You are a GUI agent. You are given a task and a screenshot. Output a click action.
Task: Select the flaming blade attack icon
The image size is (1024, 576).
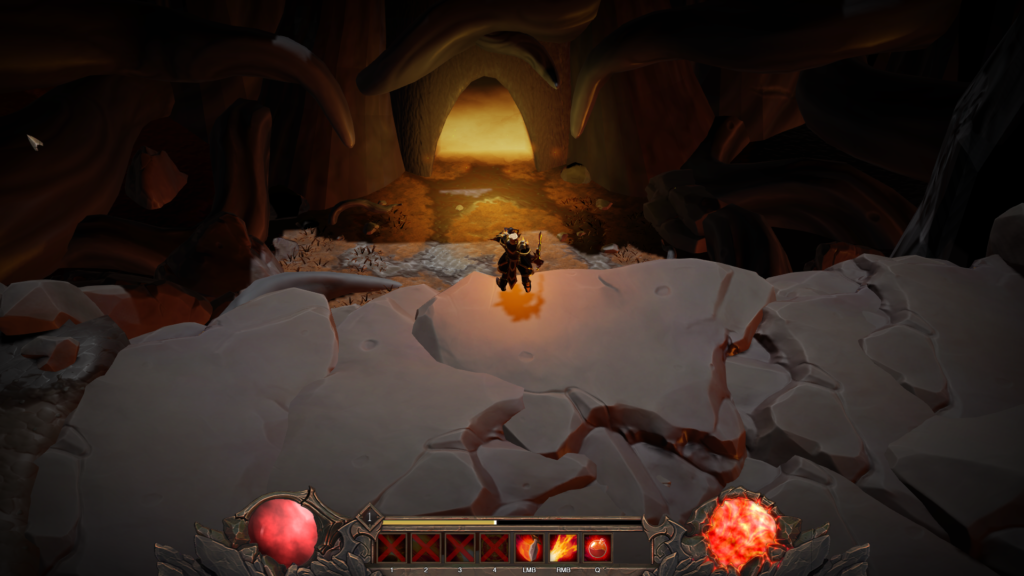(x=528, y=548)
